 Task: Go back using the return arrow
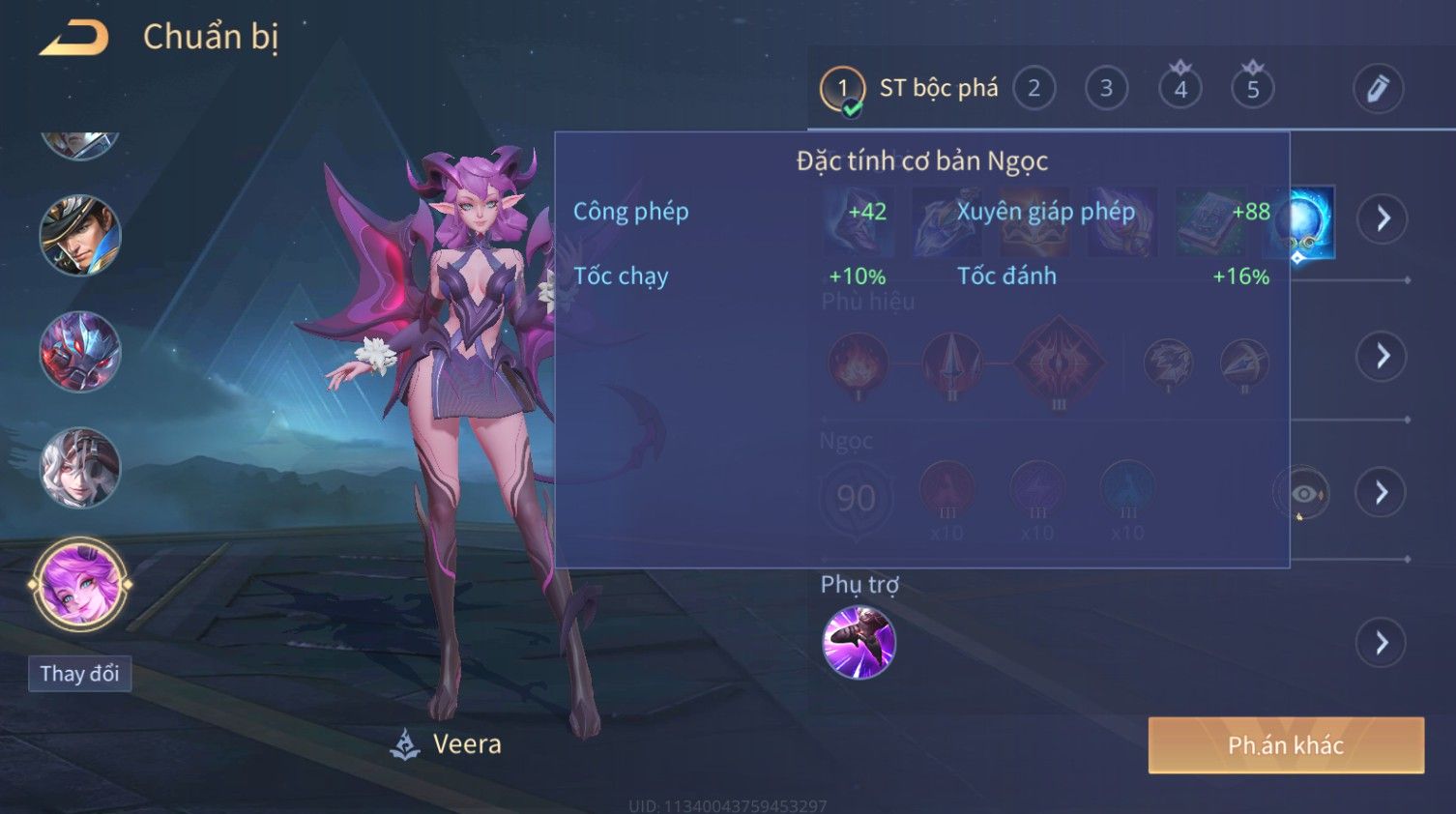pyautogui.click(x=74, y=38)
